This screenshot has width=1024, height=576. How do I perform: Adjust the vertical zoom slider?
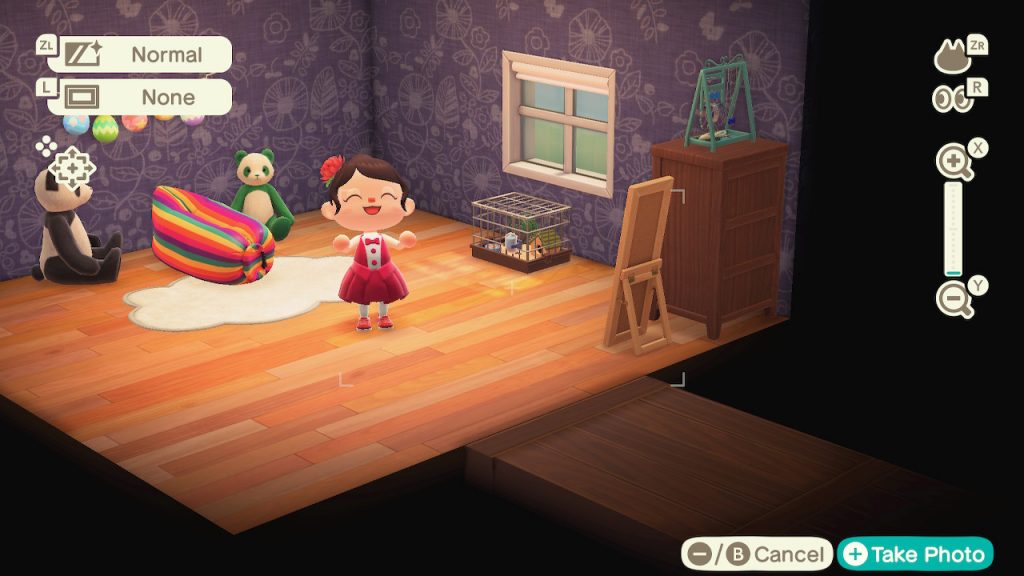click(x=953, y=231)
